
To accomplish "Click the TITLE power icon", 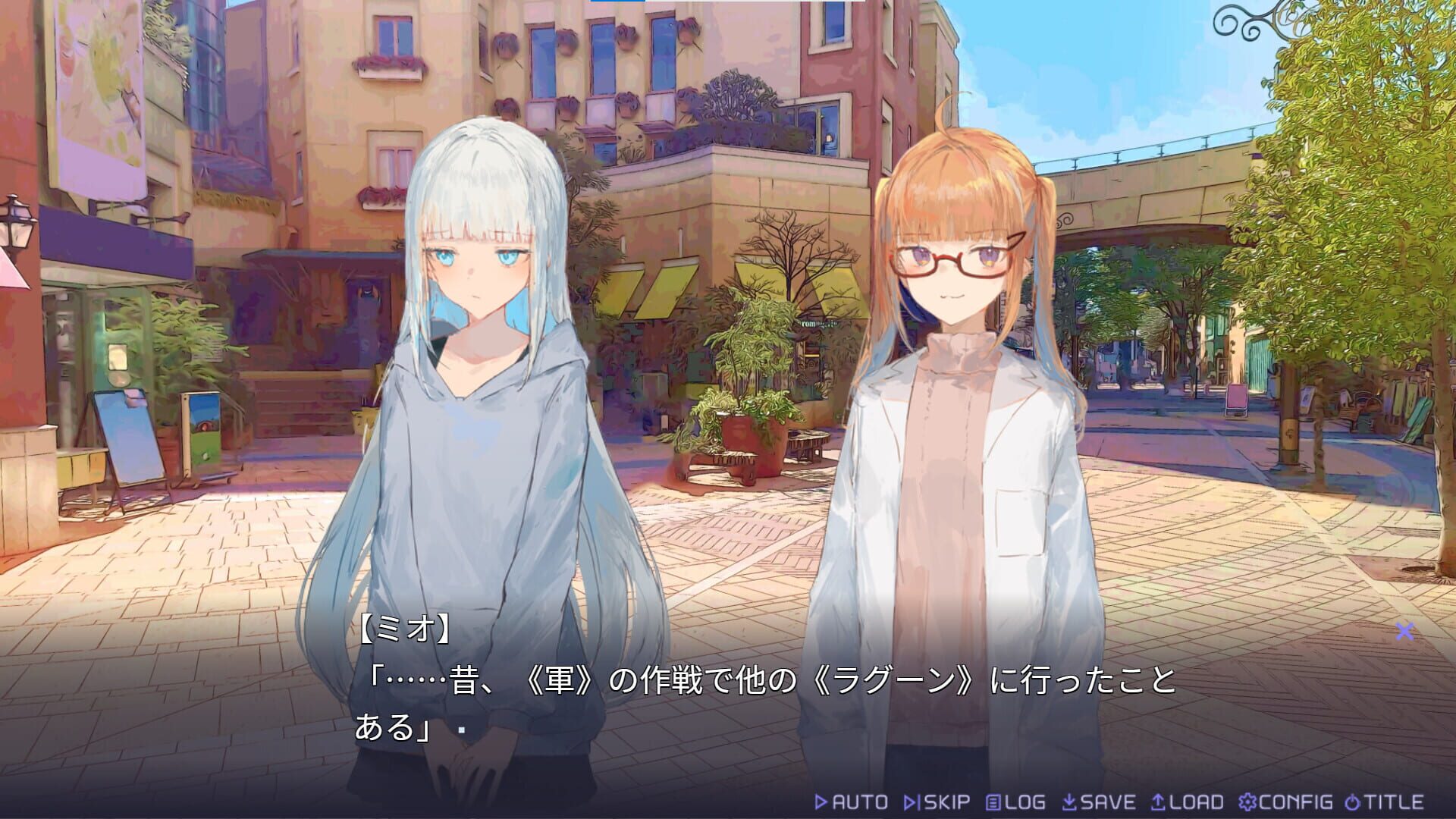I will tap(1351, 802).
